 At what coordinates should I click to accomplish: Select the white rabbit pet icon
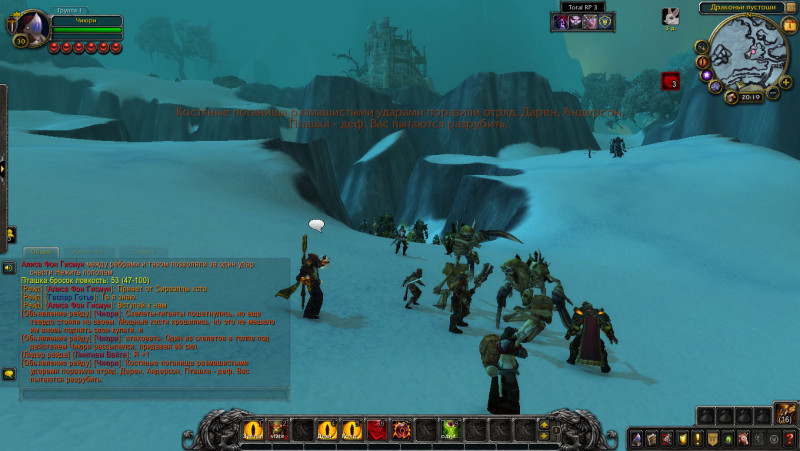click(671, 15)
